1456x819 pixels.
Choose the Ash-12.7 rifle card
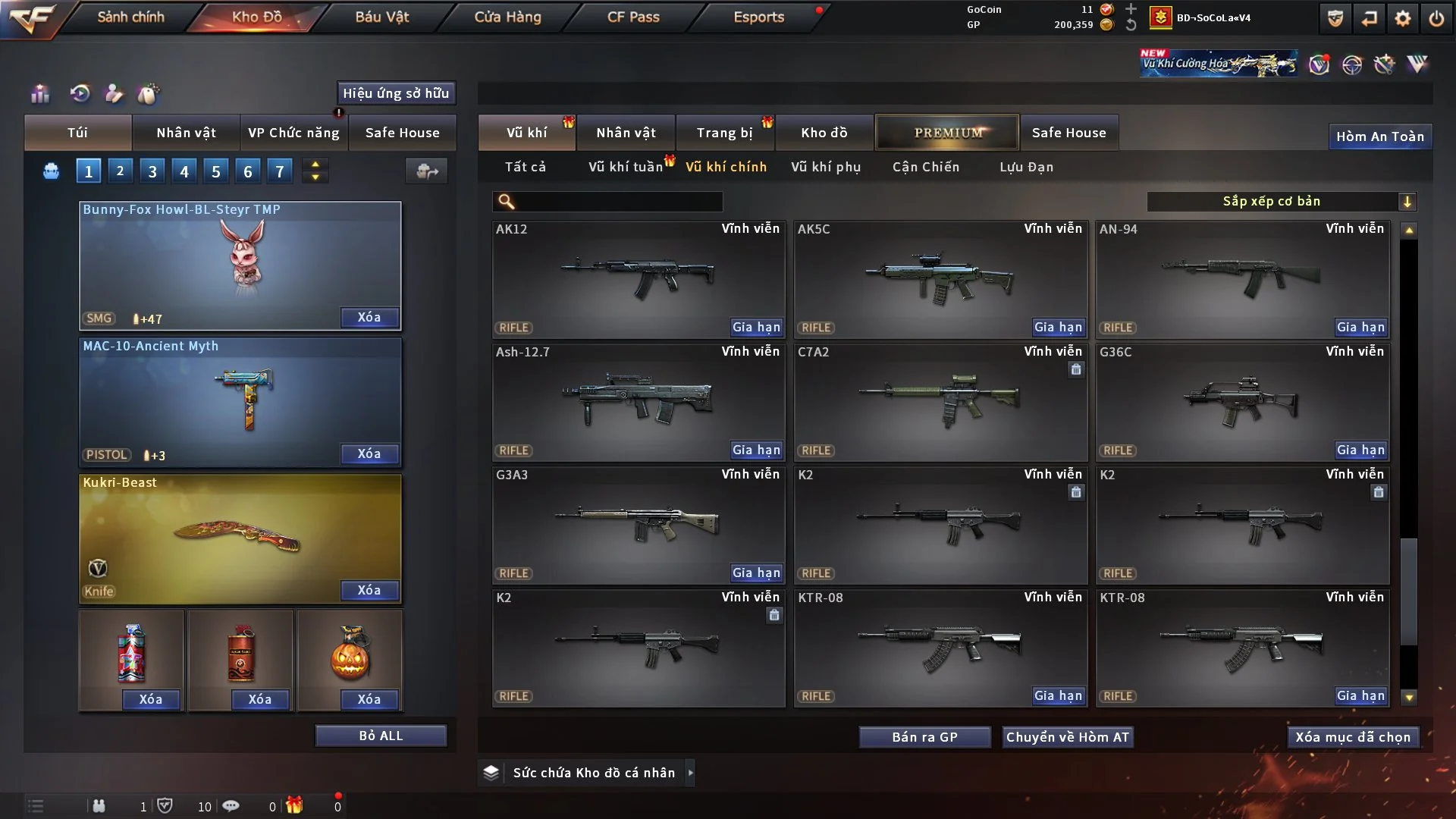tap(638, 402)
